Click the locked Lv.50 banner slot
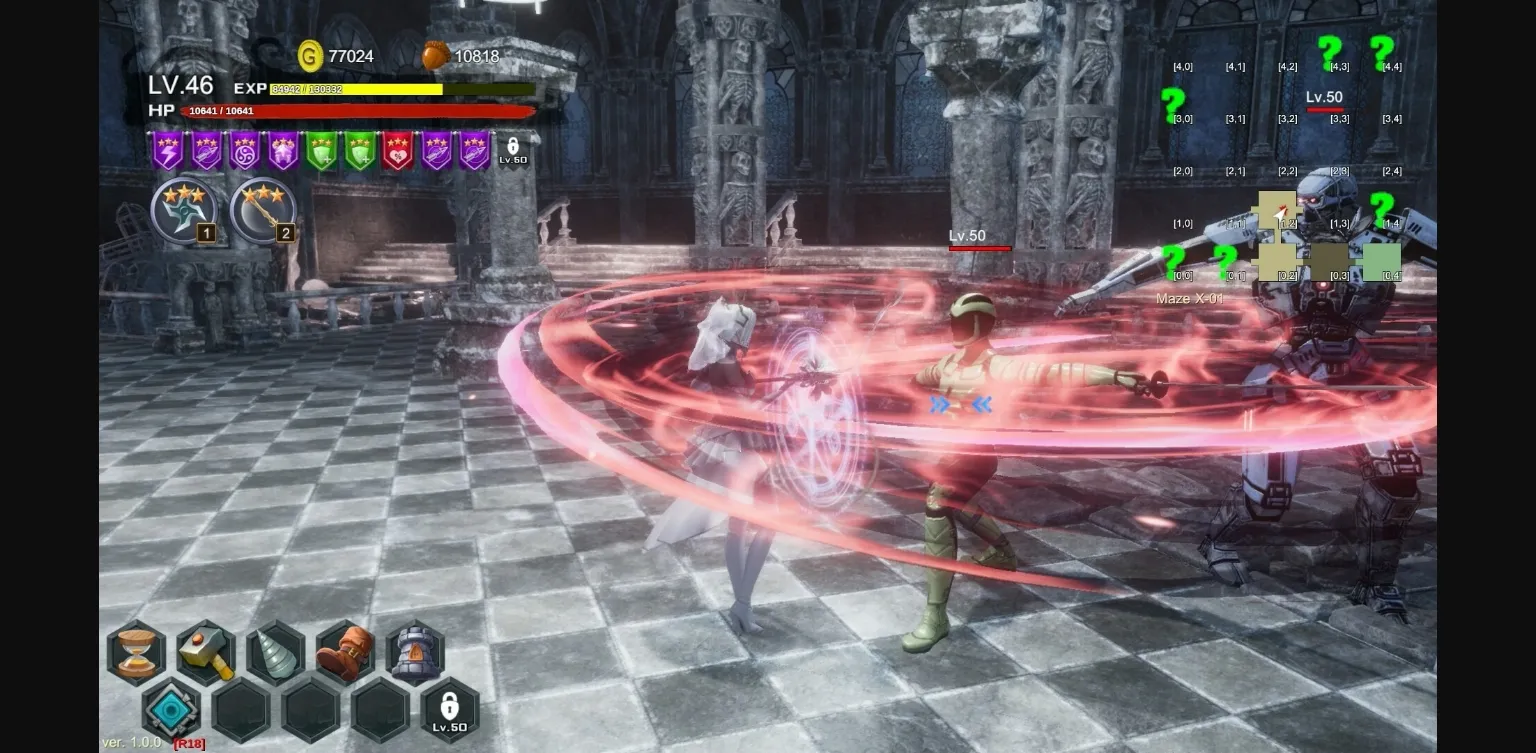 (x=513, y=151)
